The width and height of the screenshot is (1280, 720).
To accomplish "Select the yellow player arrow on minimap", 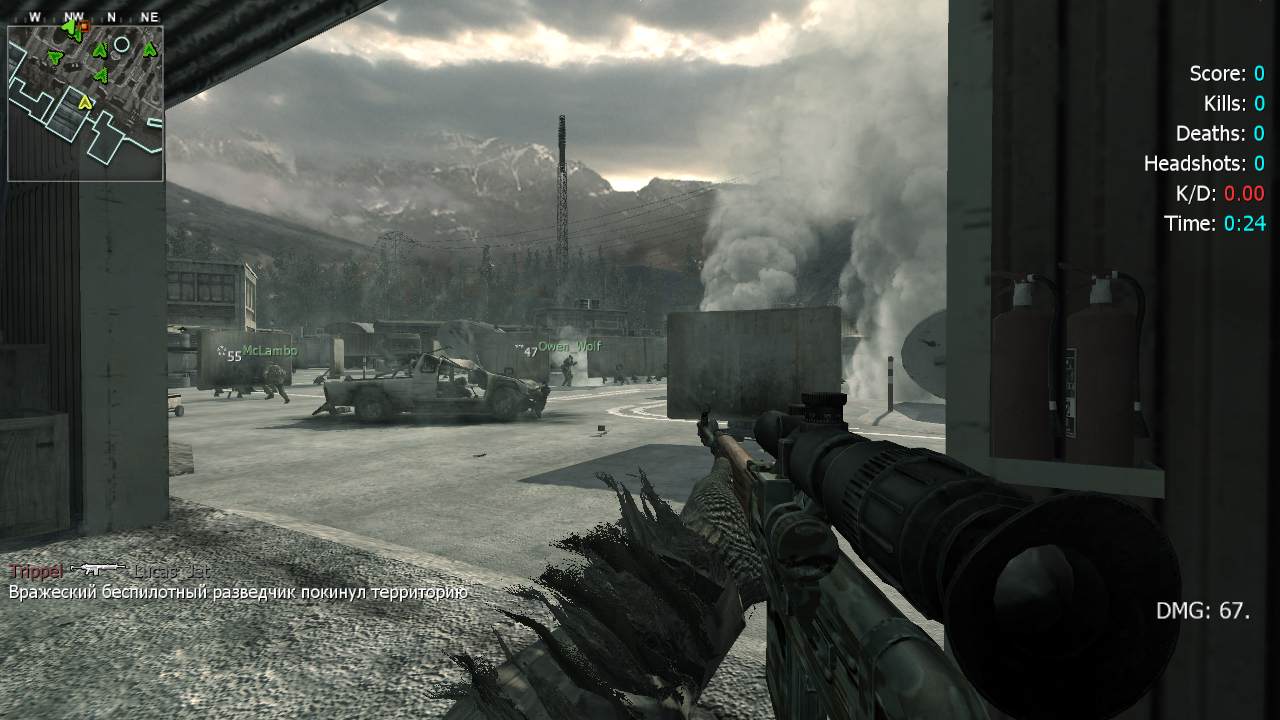I will point(85,102).
